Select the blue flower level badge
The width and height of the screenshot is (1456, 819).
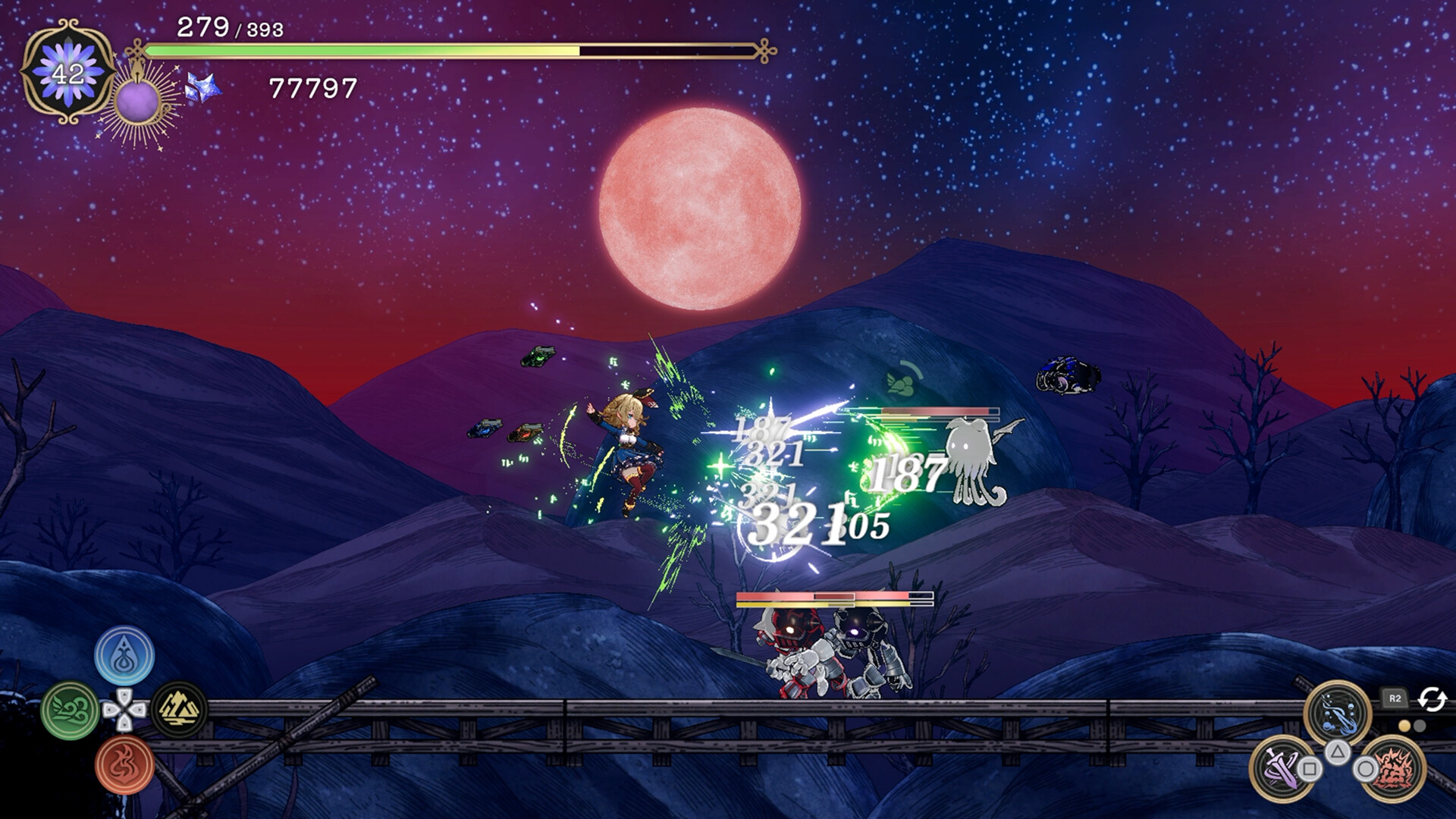(x=68, y=73)
